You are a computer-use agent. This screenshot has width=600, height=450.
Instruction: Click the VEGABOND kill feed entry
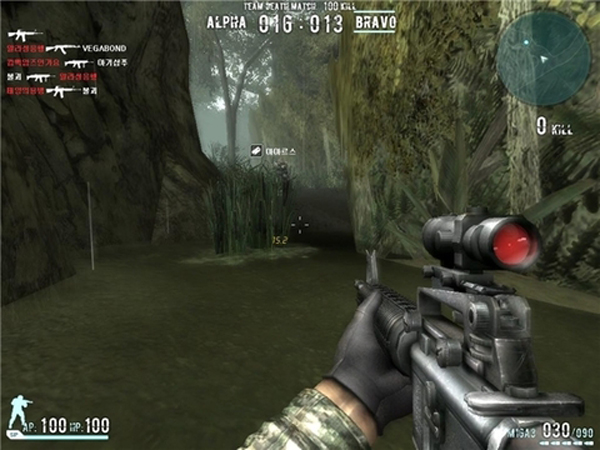tap(103, 47)
